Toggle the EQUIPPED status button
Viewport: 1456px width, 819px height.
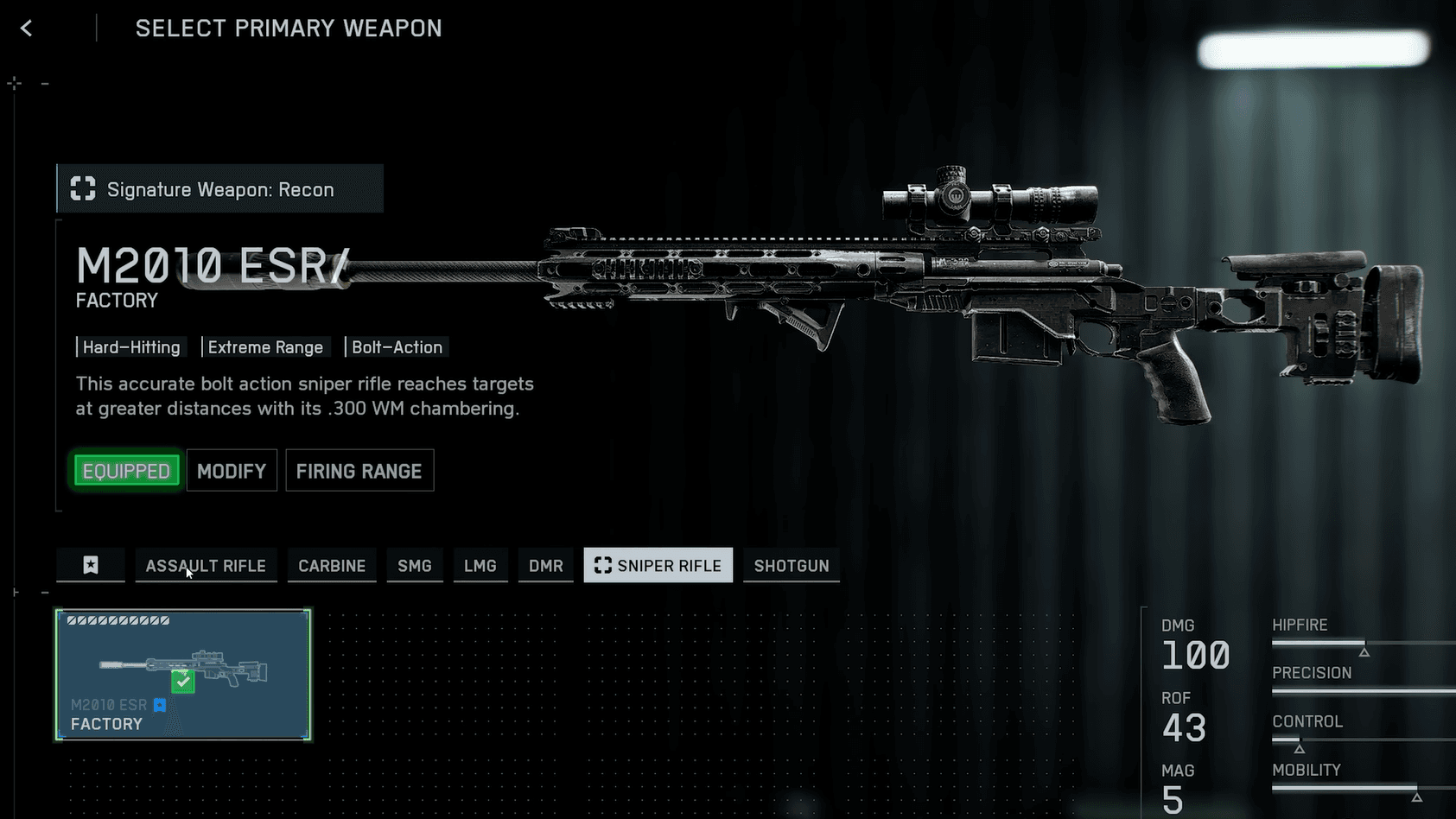point(125,470)
